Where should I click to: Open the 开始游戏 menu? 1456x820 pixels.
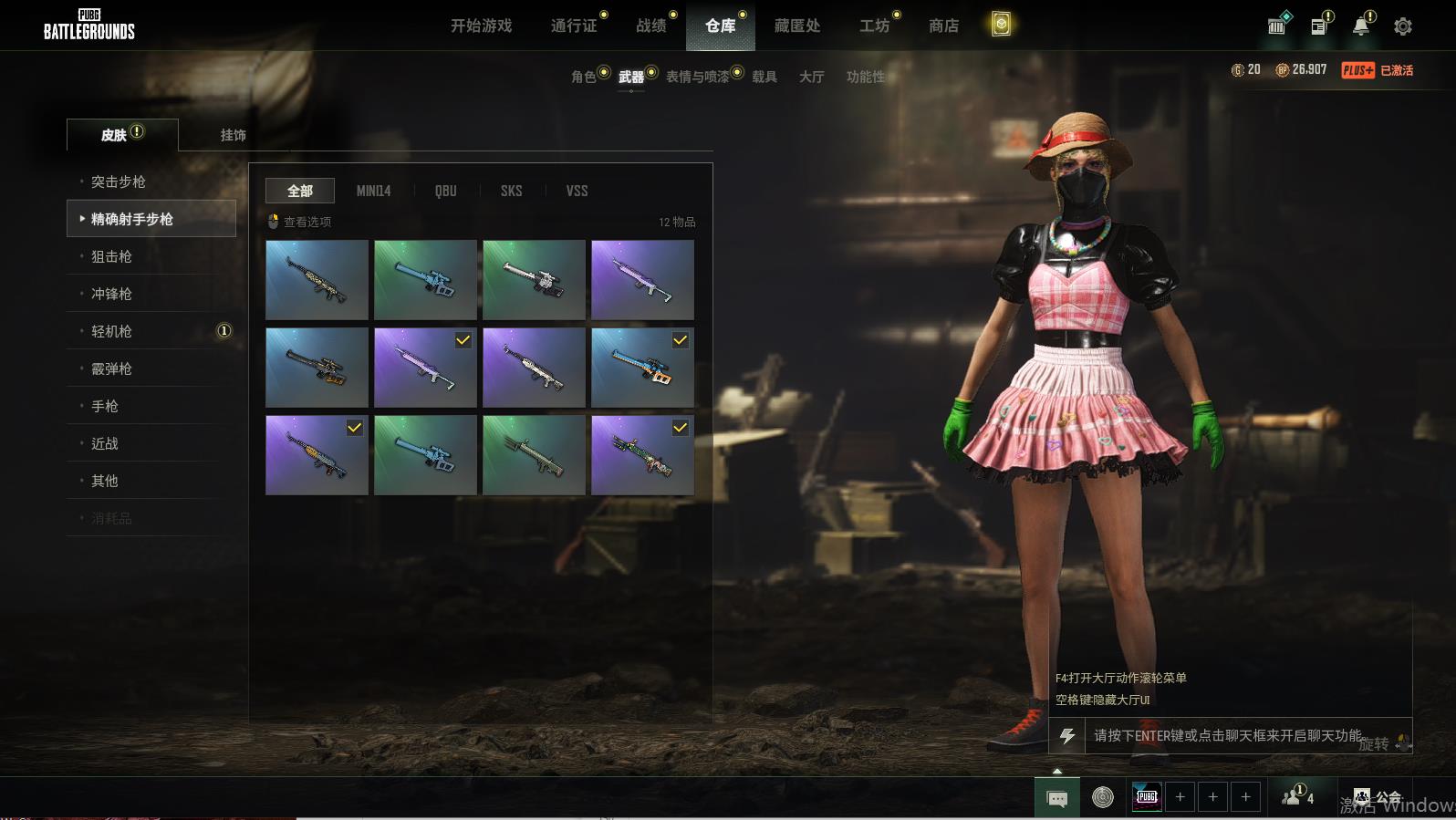pyautogui.click(x=481, y=26)
